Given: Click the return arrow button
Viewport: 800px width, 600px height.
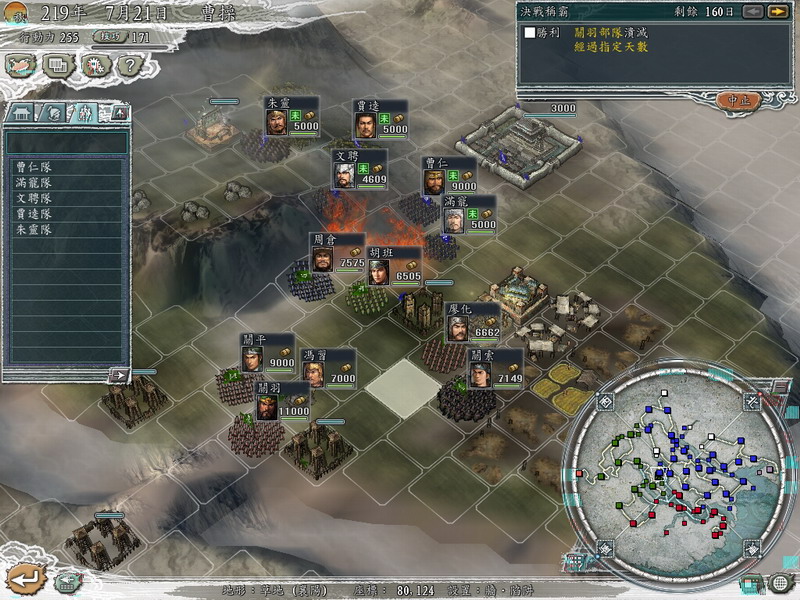Looking at the screenshot, I should tap(24, 577).
